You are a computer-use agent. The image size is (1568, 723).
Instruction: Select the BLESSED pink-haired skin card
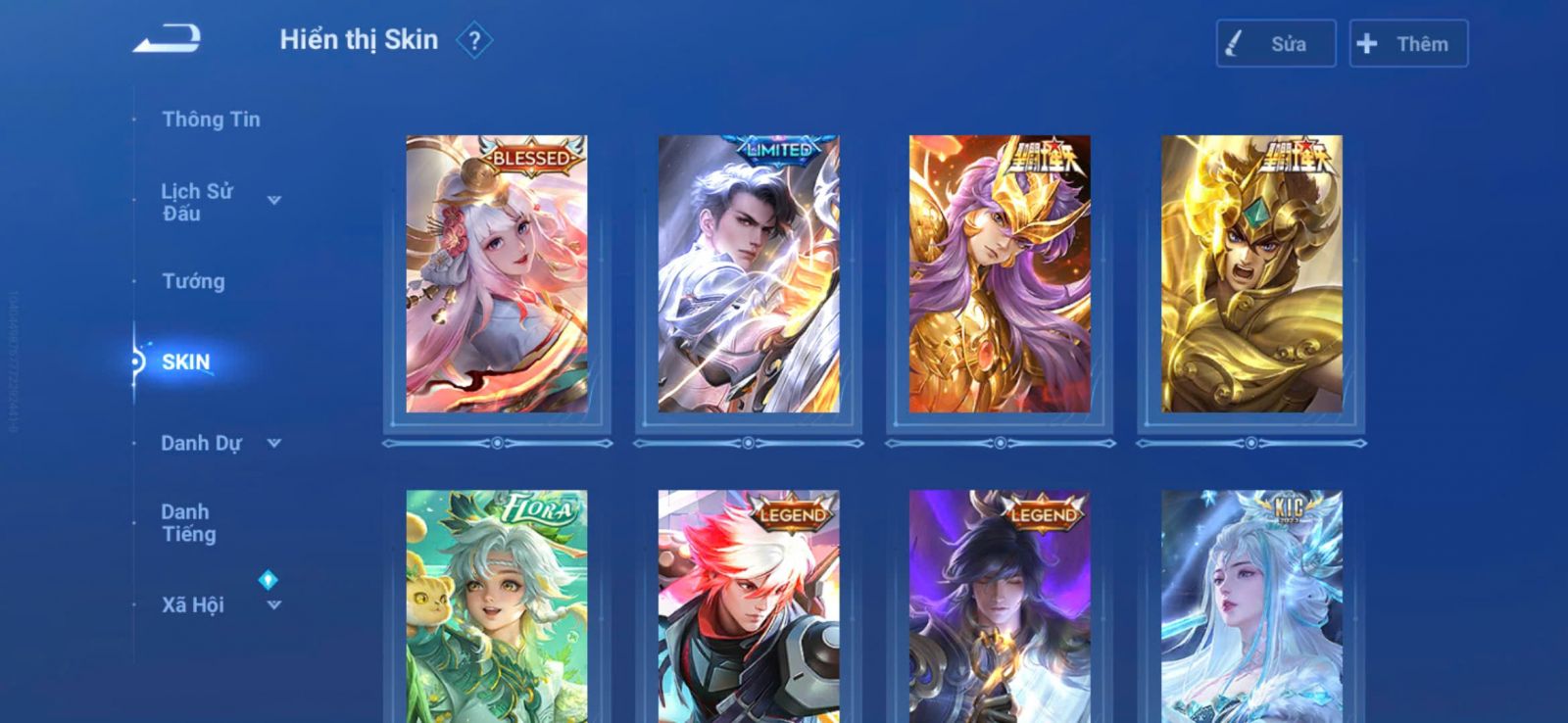[x=497, y=274]
